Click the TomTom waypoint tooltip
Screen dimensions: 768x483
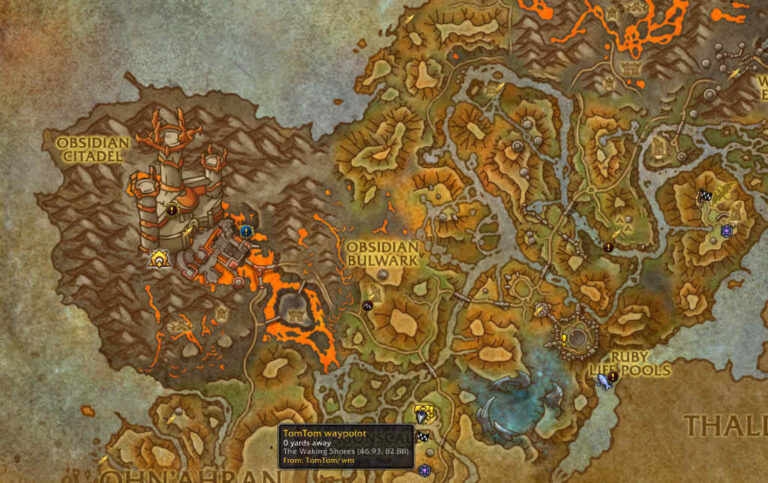point(345,446)
